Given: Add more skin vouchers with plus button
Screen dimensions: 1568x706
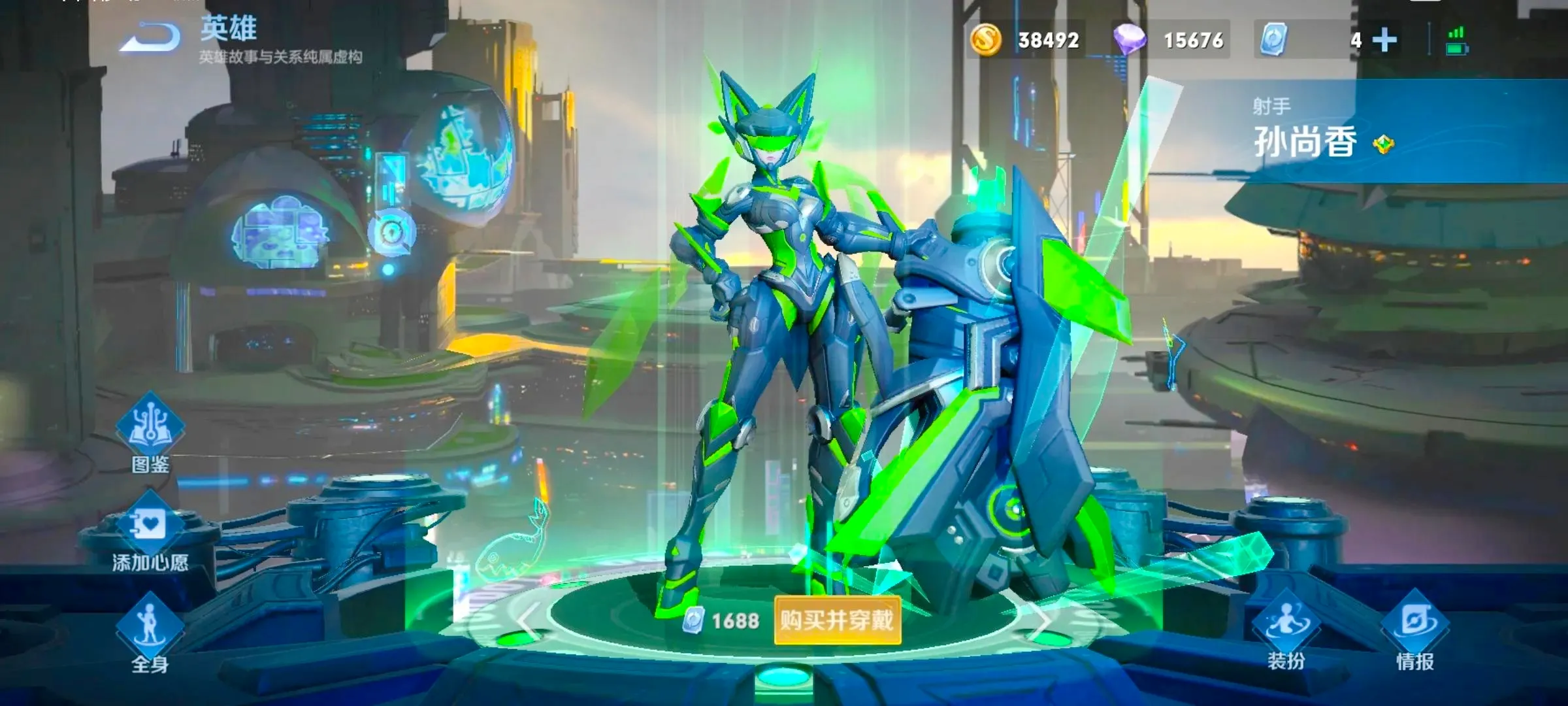Looking at the screenshot, I should (x=1384, y=41).
